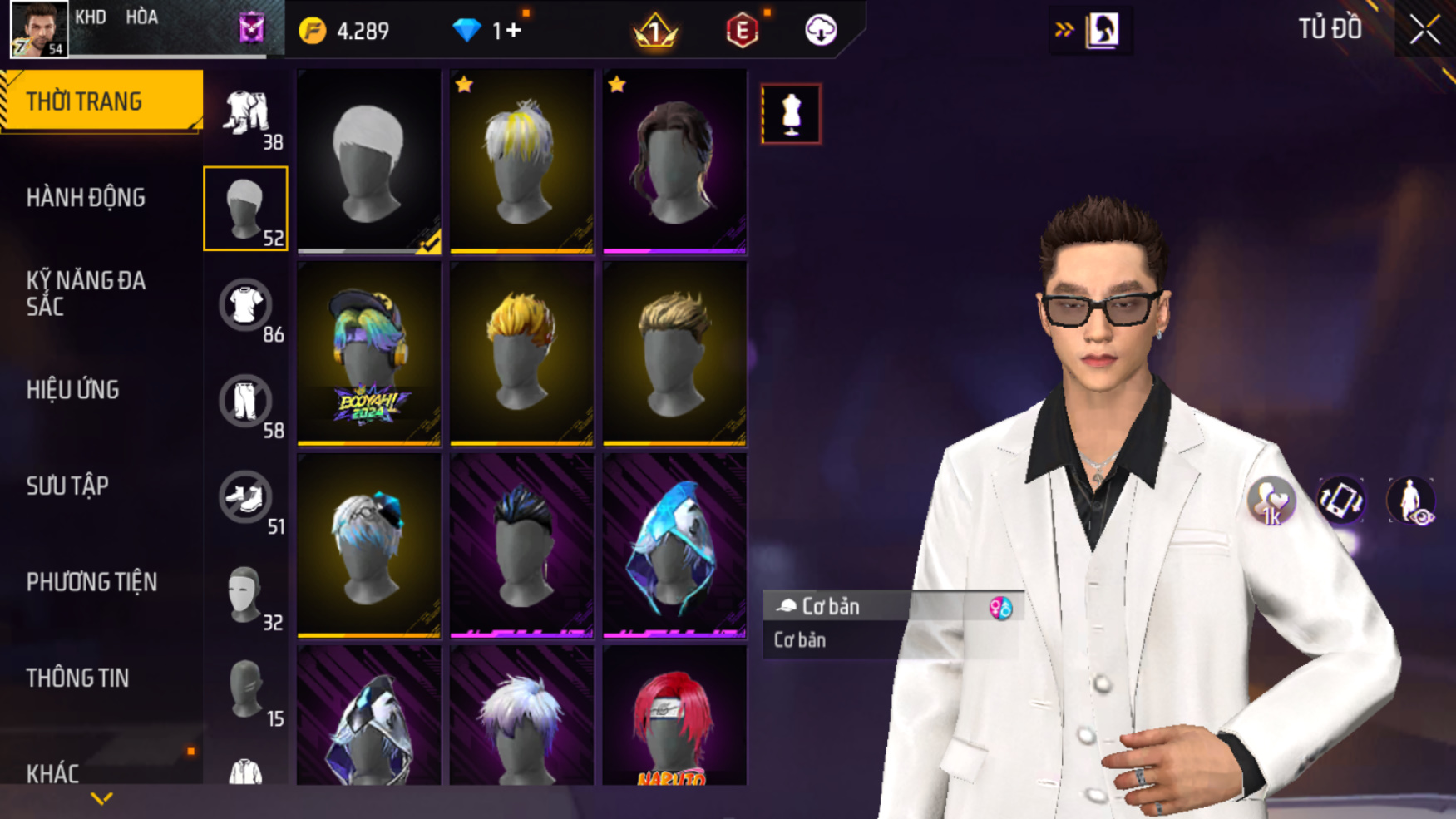Choose the long dark brown hairstyle
1456x819 pixels.
click(674, 161)
